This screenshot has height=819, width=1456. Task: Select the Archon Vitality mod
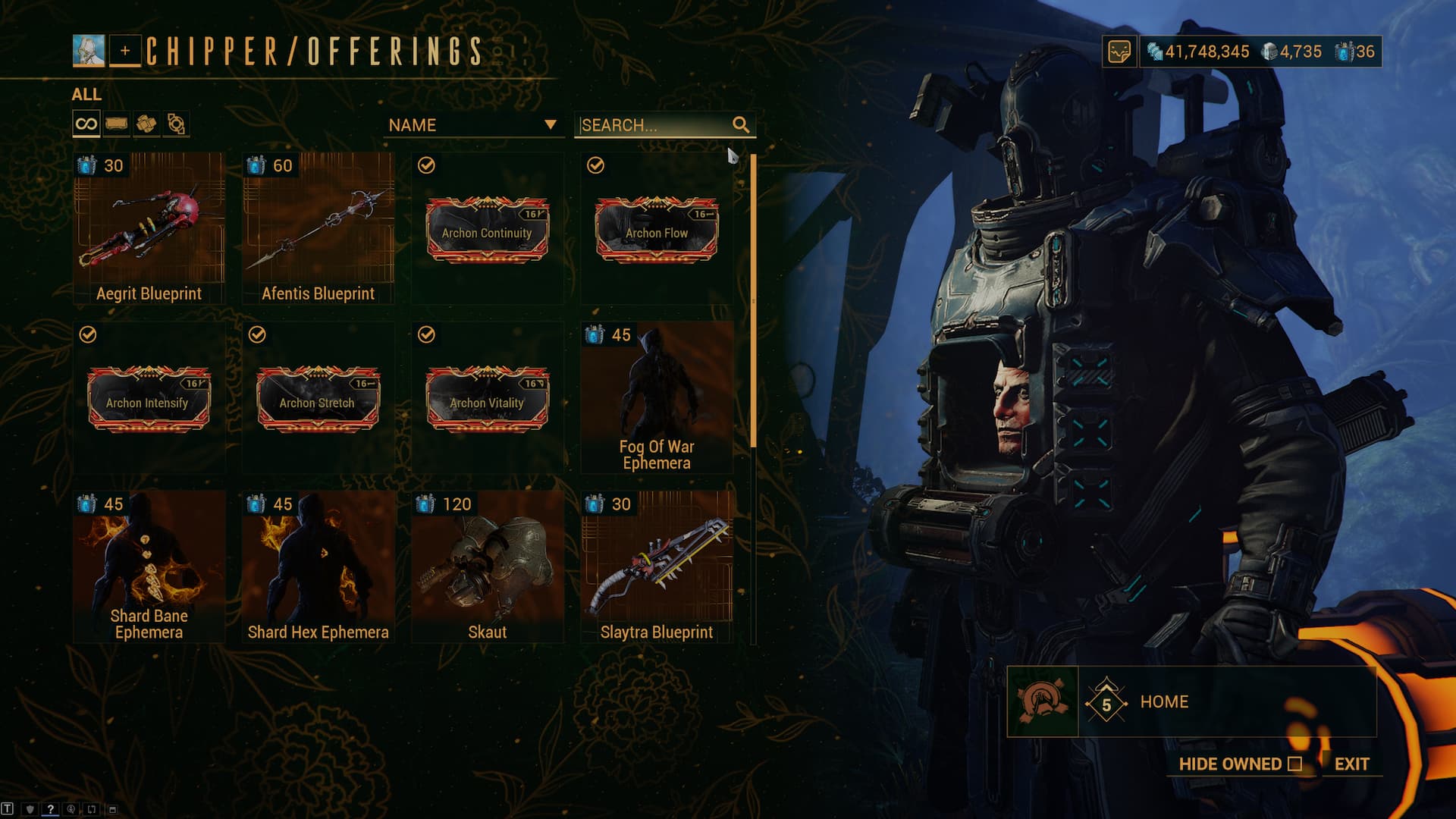point(487,399)
